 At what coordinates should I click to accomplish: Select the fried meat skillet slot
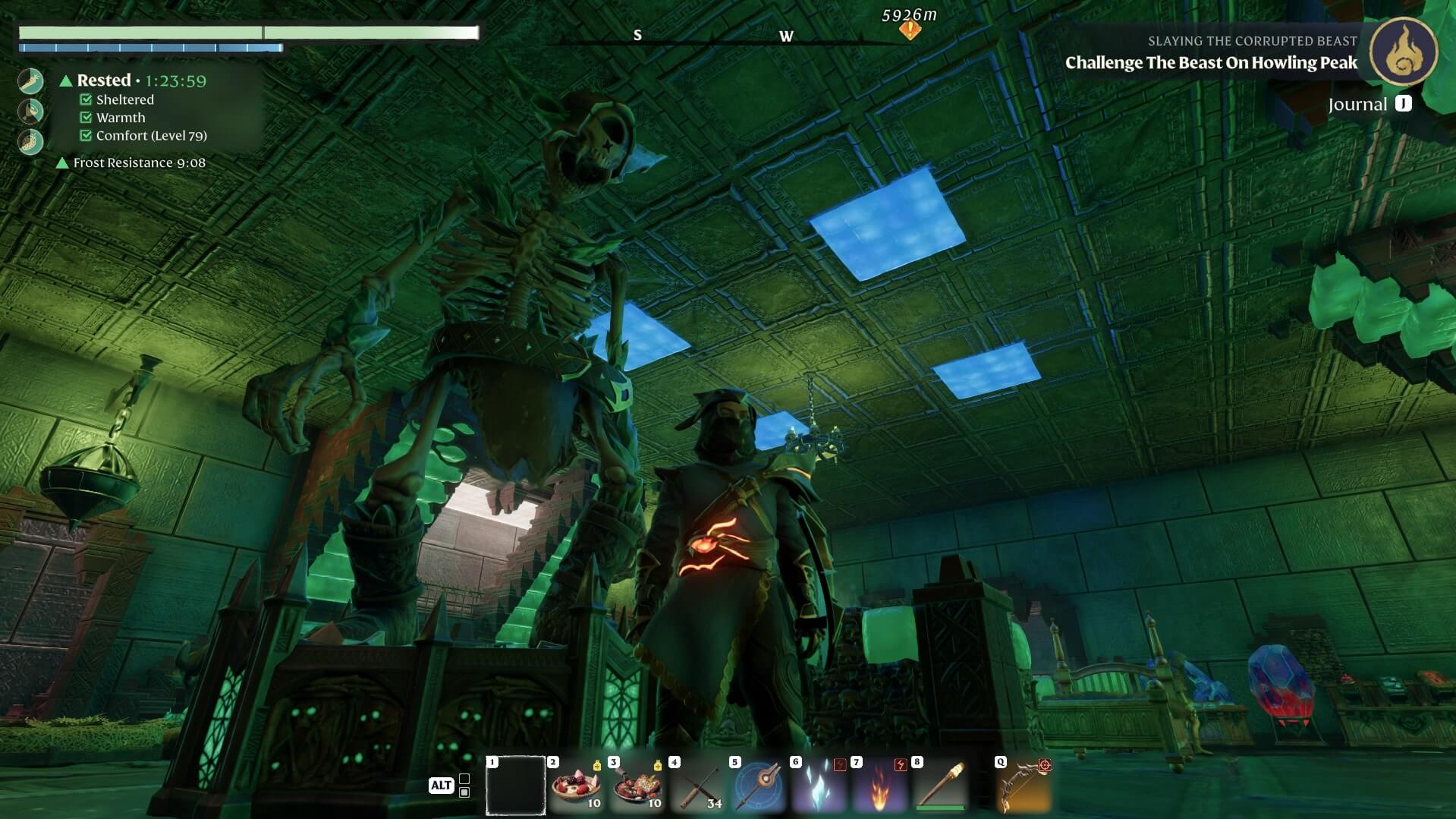637,786
